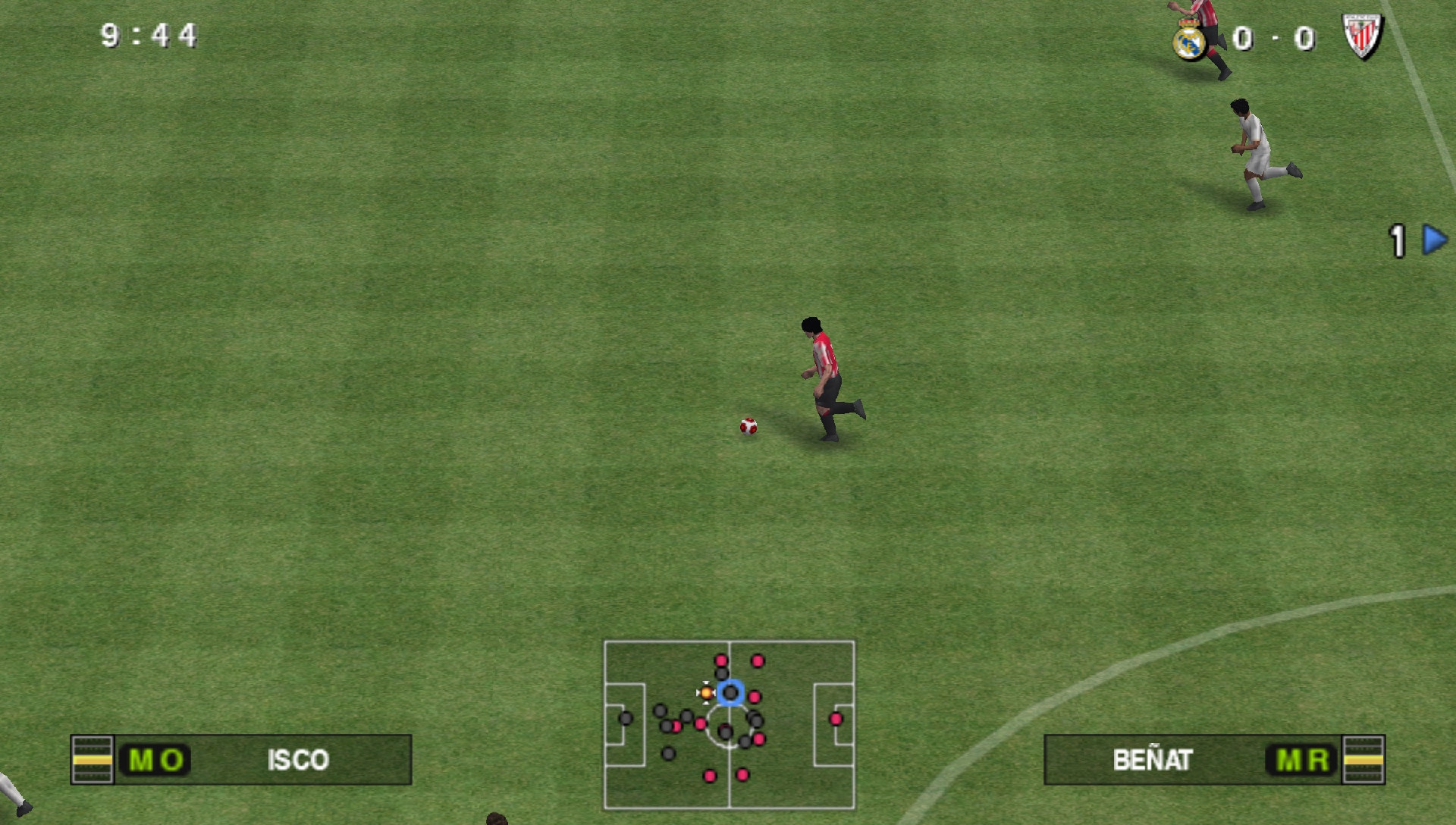Image resolution: width=1456 pixels, height=825 pixels.
Task: Click the Real Madrid club crest
Action: 1188,37
